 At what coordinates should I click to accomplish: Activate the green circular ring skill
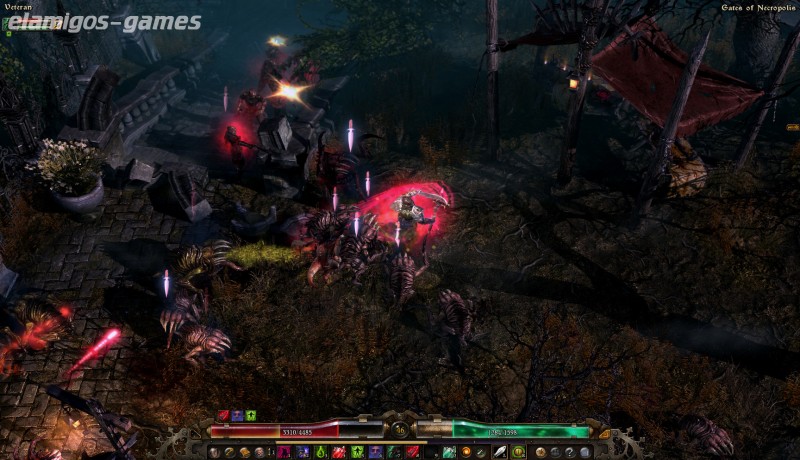(x=518, y=452)
